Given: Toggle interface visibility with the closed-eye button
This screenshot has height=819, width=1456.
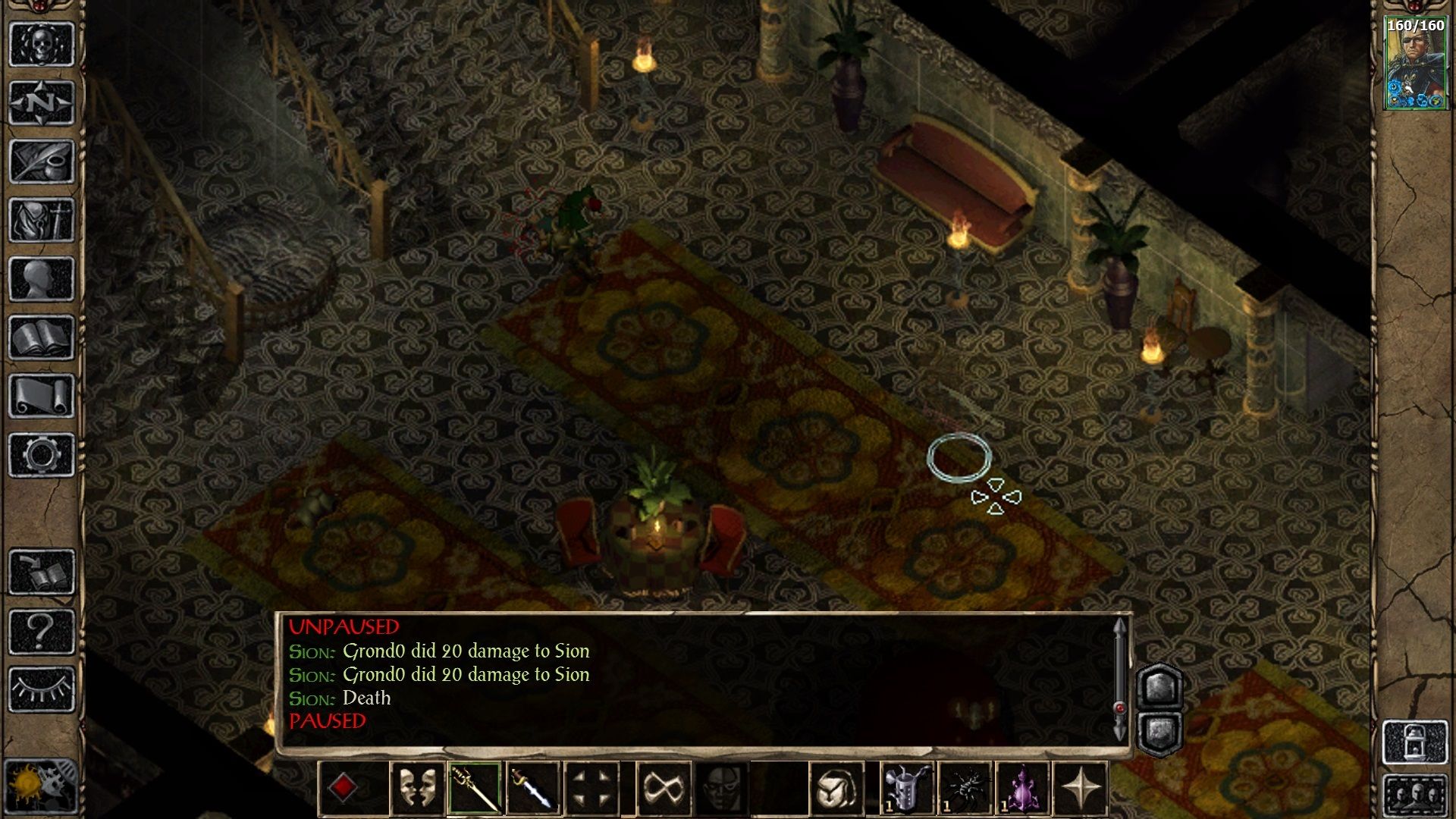Looking at the screenshot, I should pos(42,689).
